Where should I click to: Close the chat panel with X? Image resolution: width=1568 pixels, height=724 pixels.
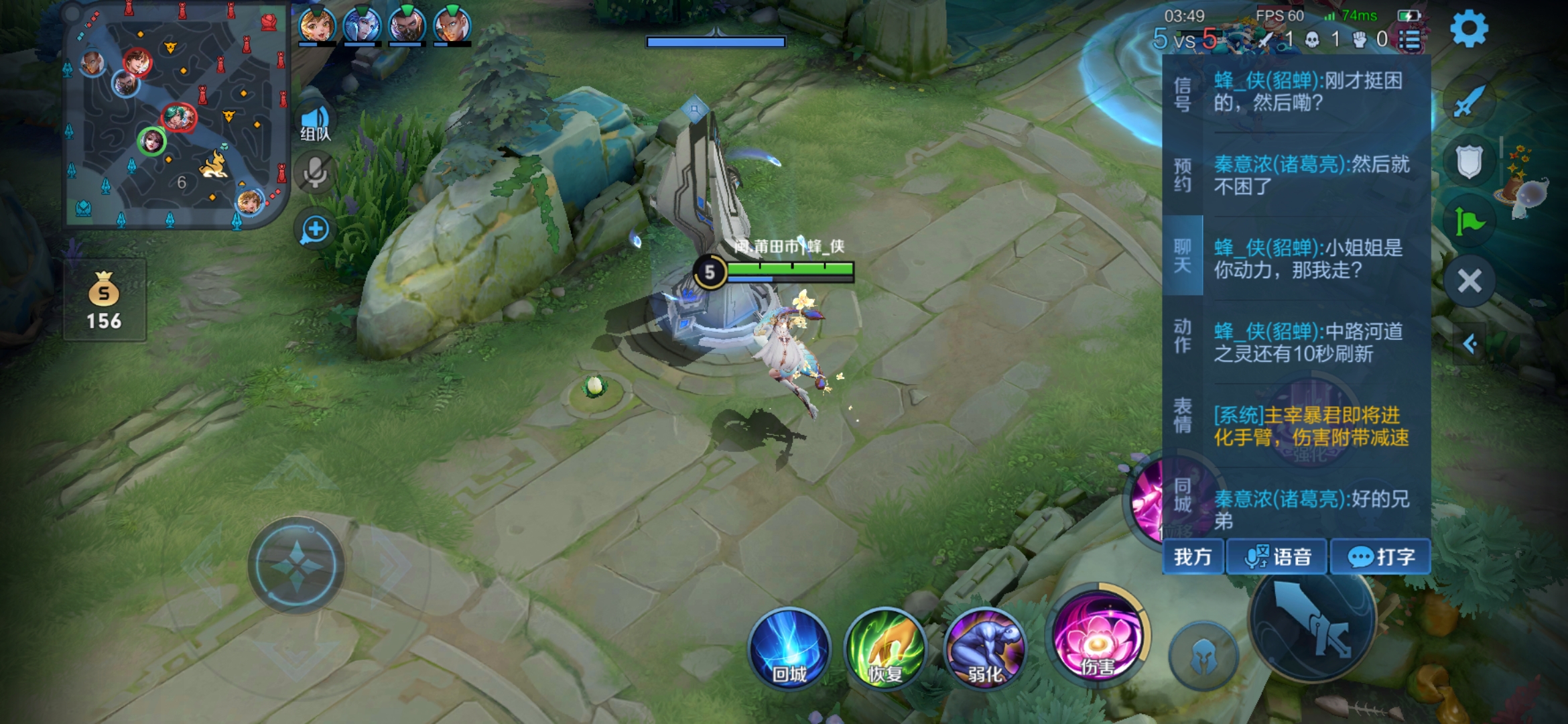click(1469, 281)
